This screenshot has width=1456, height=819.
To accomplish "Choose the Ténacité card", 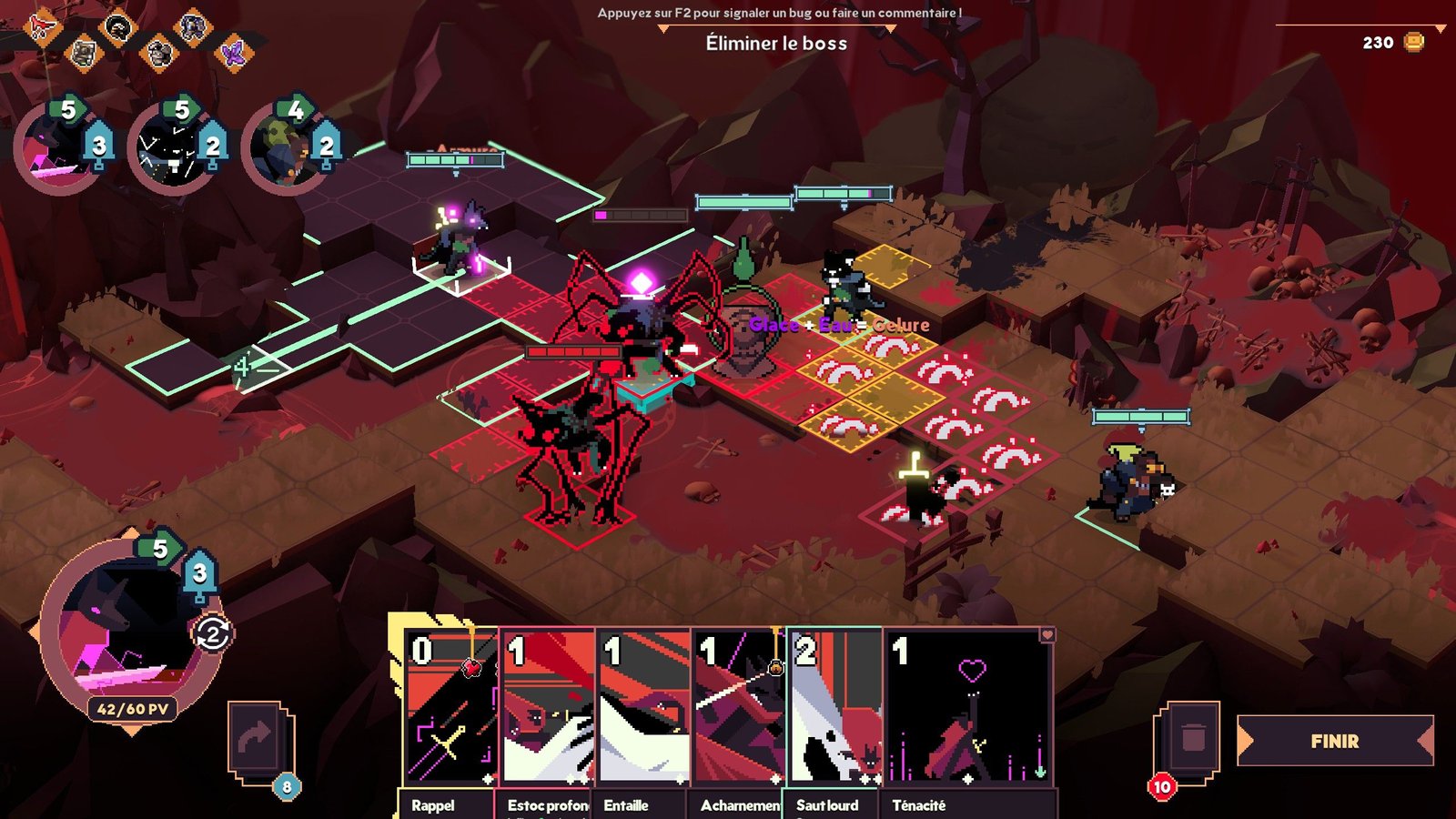I will (x=969, y=708).
